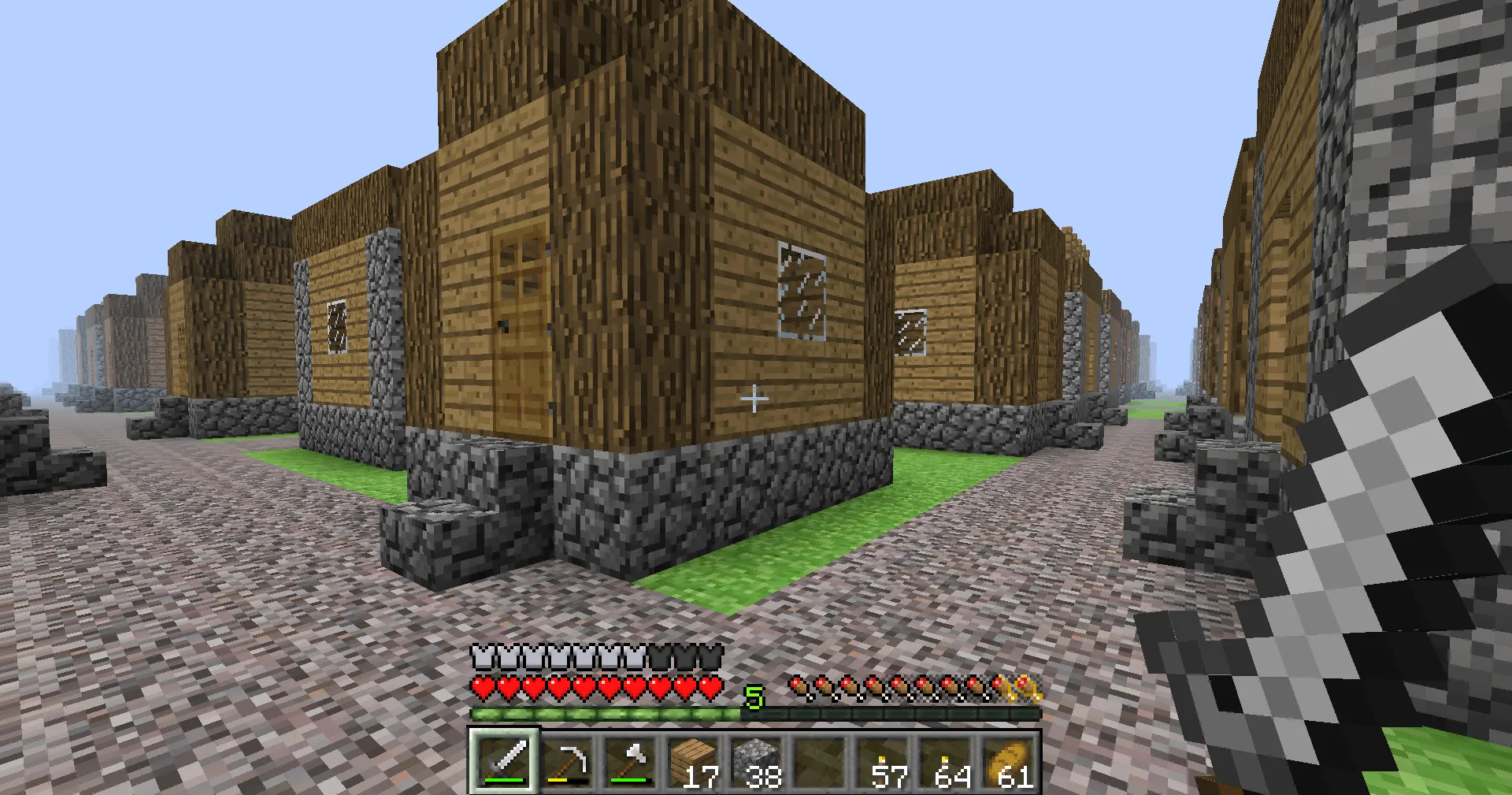Click the crosshair at the center of the screen
Image resolution: width=1512 pixels, height=795 pixels.
[x=755, y=399]
